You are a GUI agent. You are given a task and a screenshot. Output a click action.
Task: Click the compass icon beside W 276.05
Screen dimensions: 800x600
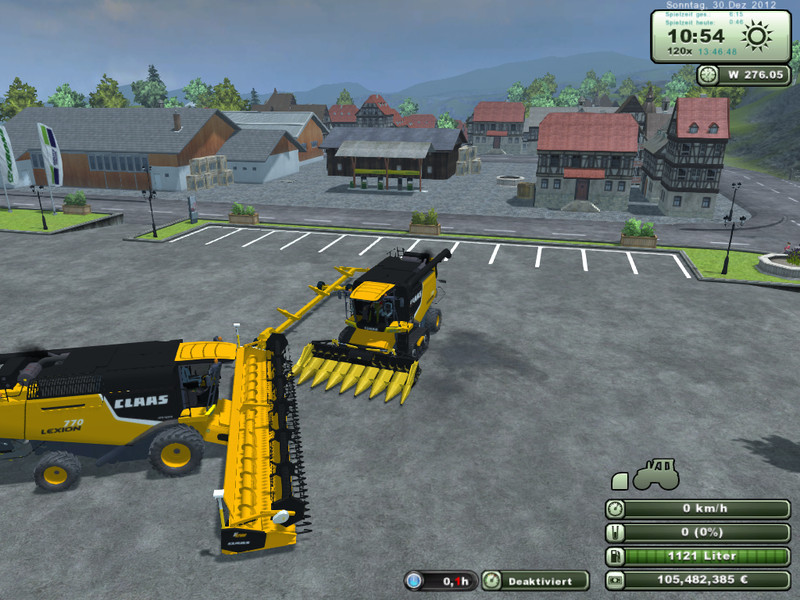pyautogui.click(x=708, y=74)
